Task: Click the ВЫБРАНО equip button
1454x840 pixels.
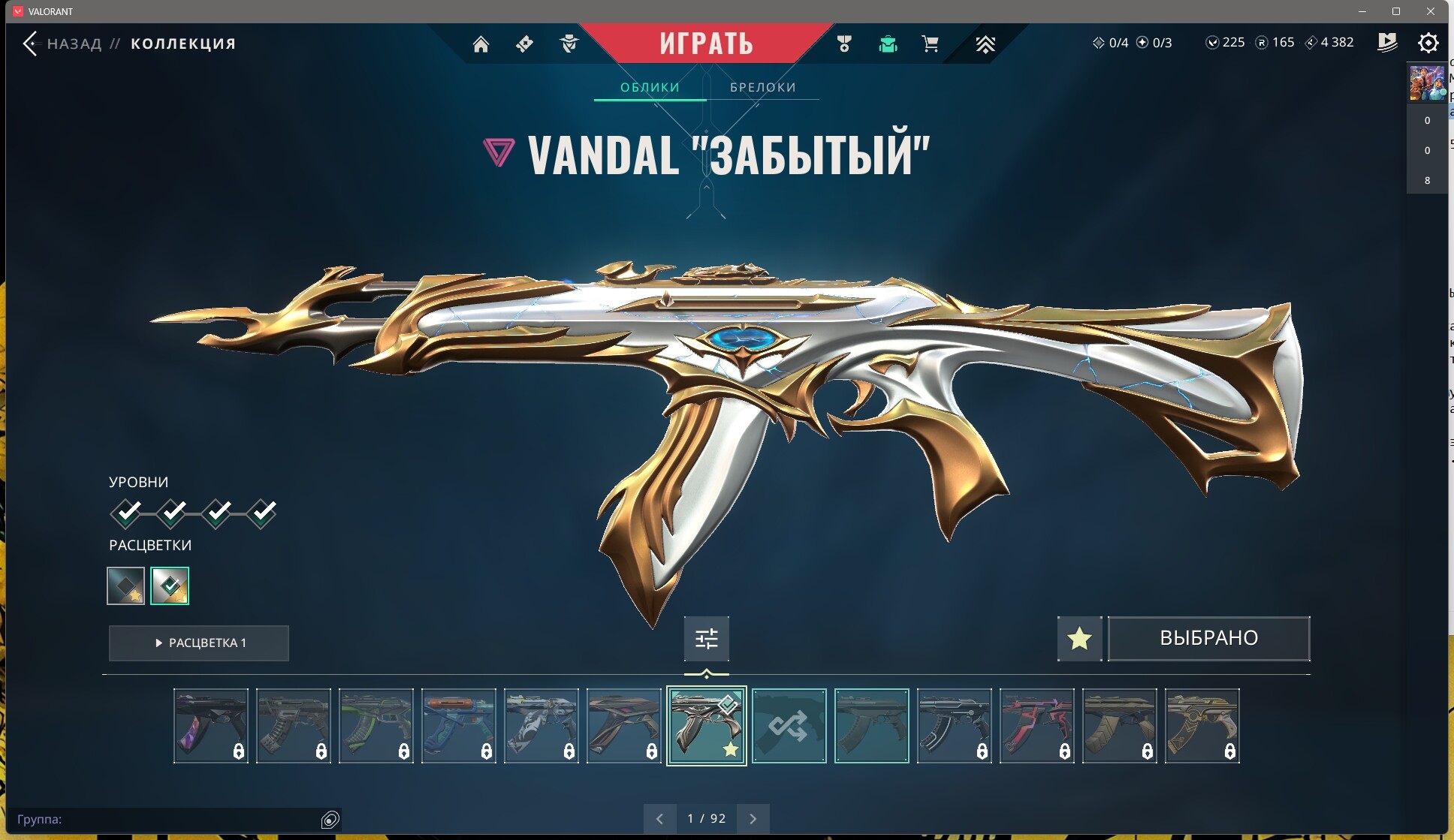Action: [1208, 639]
